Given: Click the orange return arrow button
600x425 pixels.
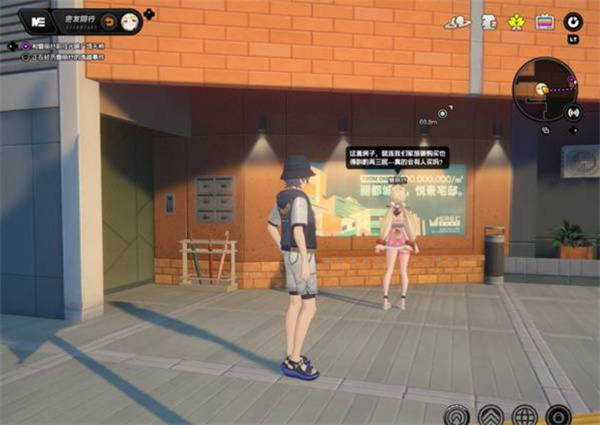Looking at the screenshot, I should (110, 21).
